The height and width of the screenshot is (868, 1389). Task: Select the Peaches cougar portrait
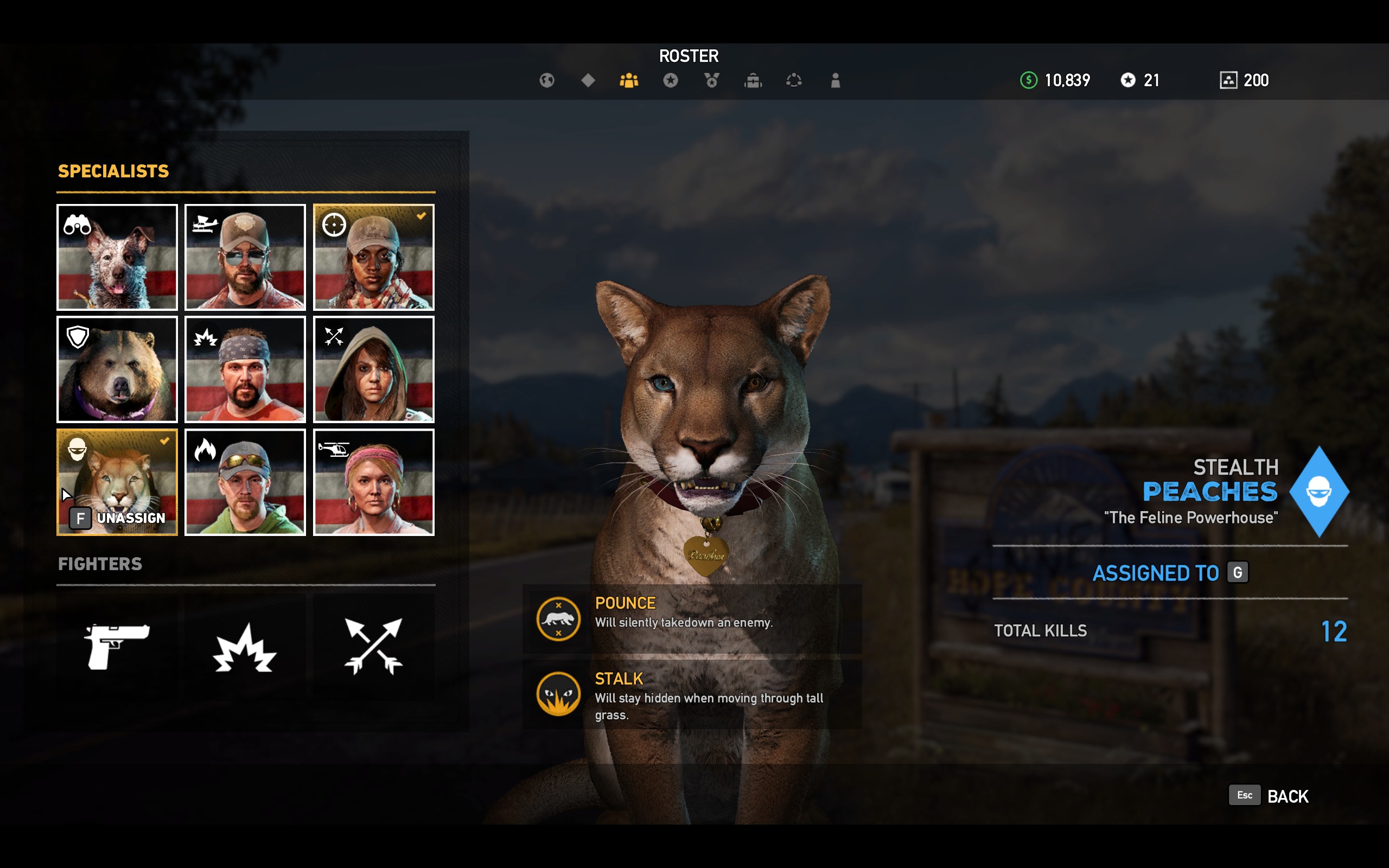pos(117,481)
